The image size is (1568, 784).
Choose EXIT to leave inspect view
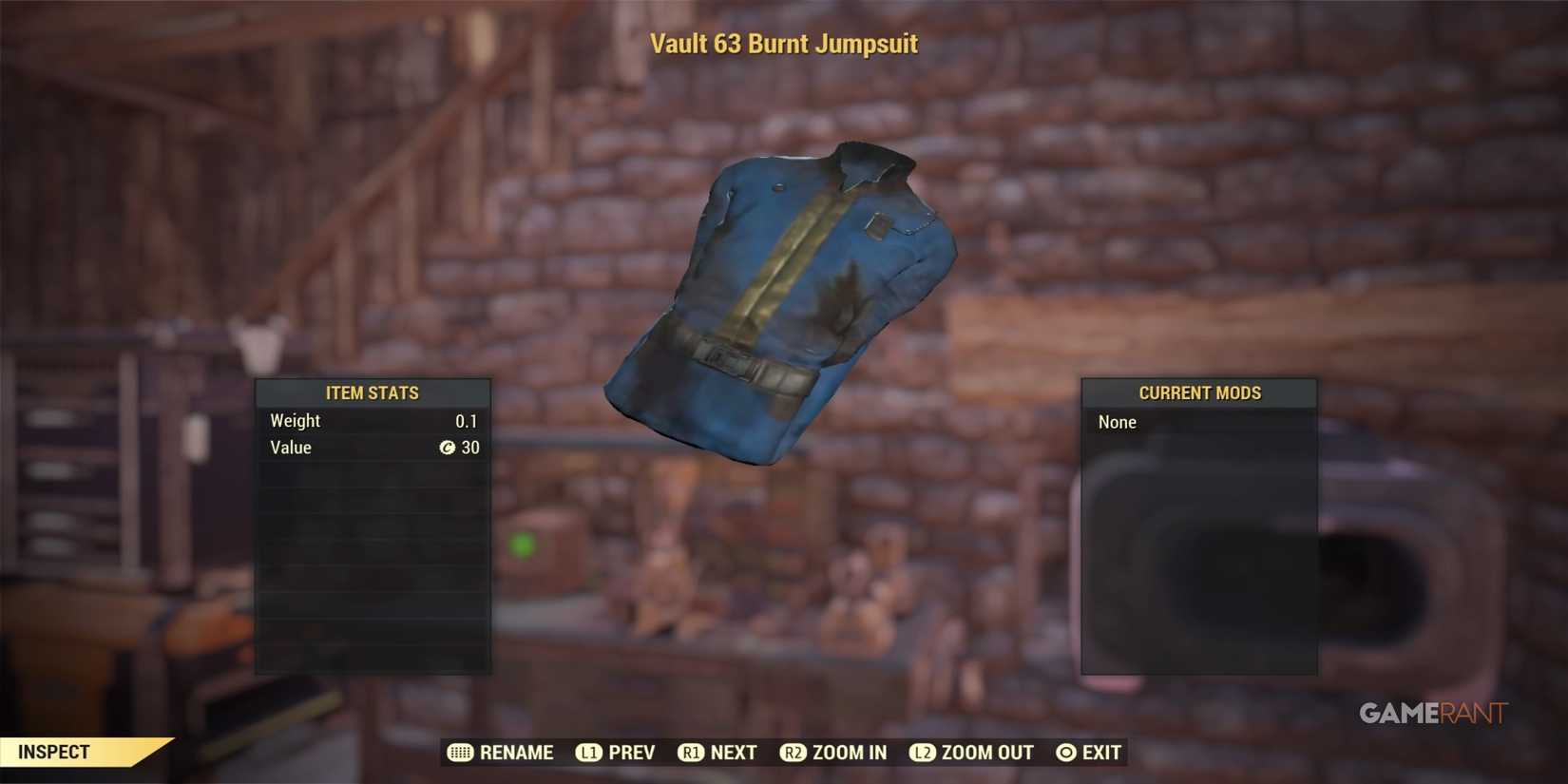(1099, 753)
